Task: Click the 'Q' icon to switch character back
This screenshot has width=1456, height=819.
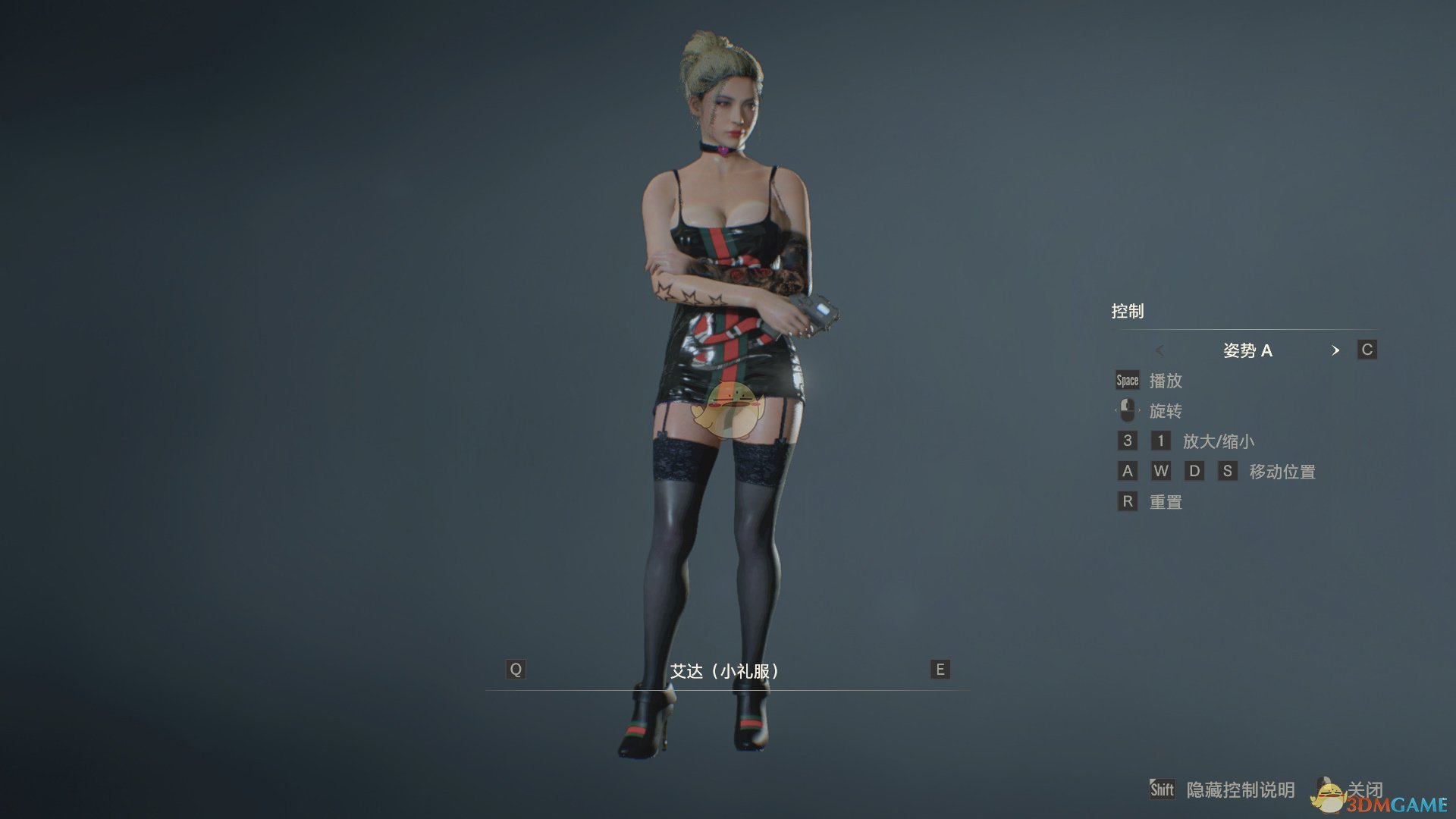Action: [516, 669]
